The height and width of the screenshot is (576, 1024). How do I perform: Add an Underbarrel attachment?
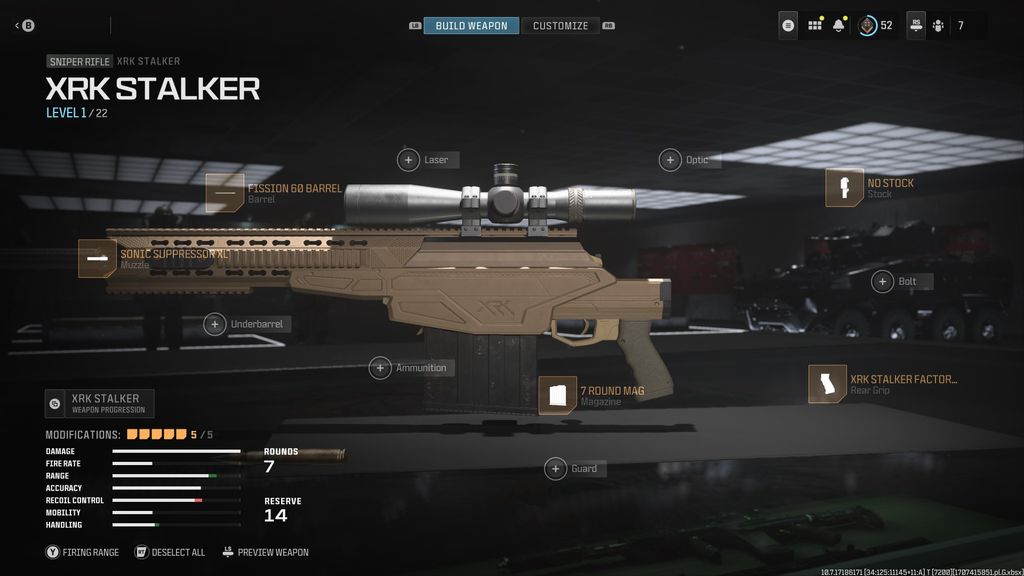[x=215, y=324]
